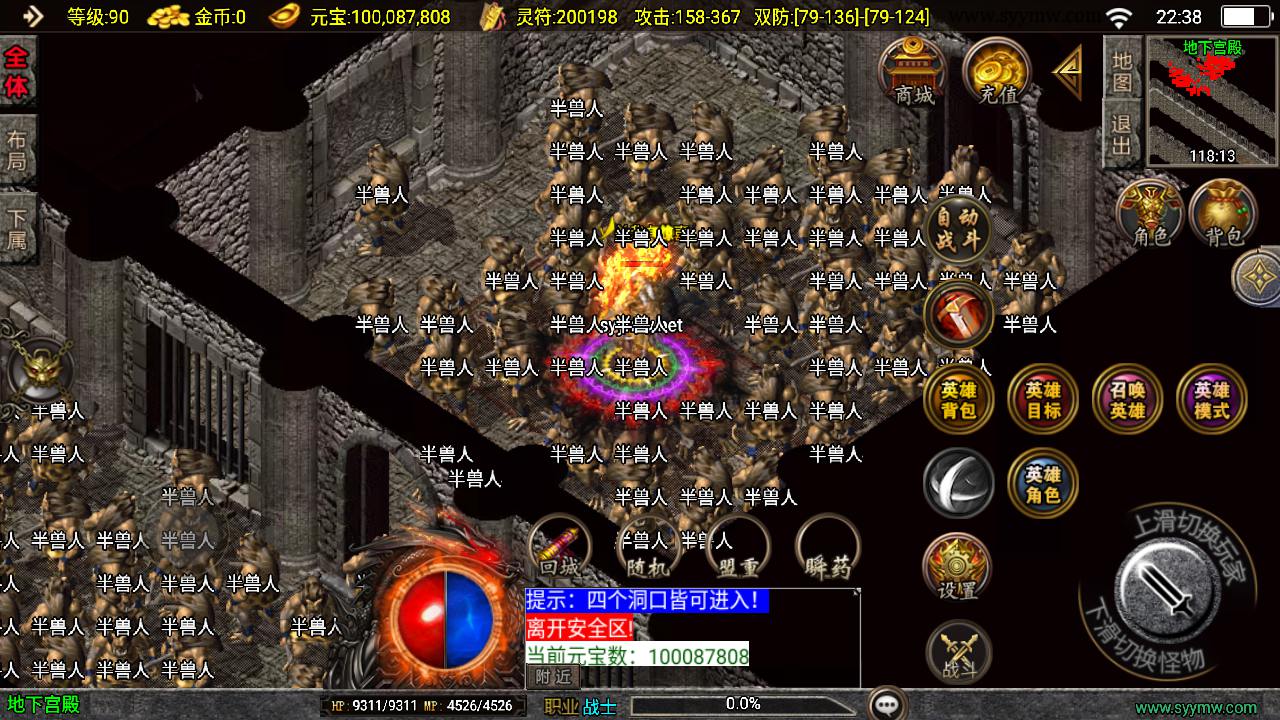Use the 随机 random teleport slot

pyautogui.click(x=649, y=548)
